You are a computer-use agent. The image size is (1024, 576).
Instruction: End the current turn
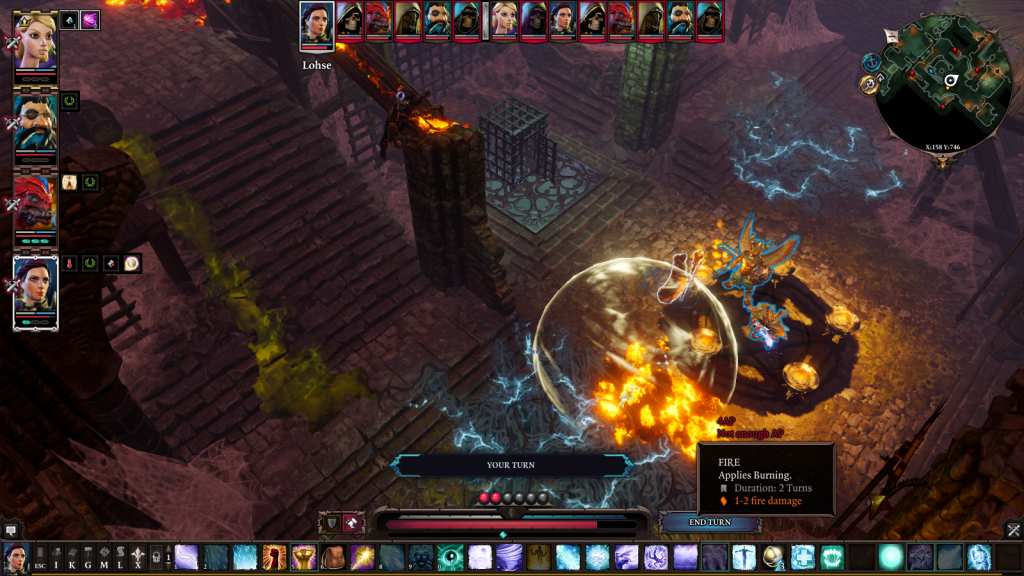point(710,522)
